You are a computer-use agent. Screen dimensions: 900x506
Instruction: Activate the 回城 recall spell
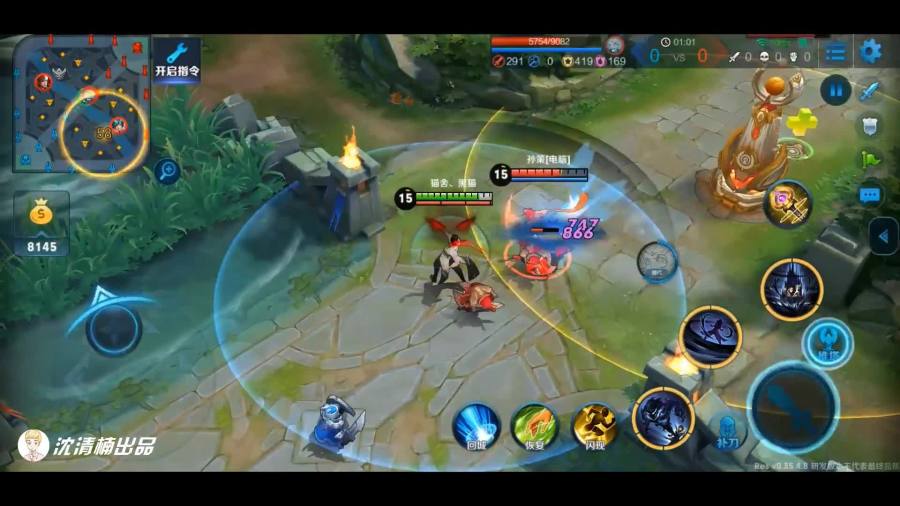pos(476,427)
